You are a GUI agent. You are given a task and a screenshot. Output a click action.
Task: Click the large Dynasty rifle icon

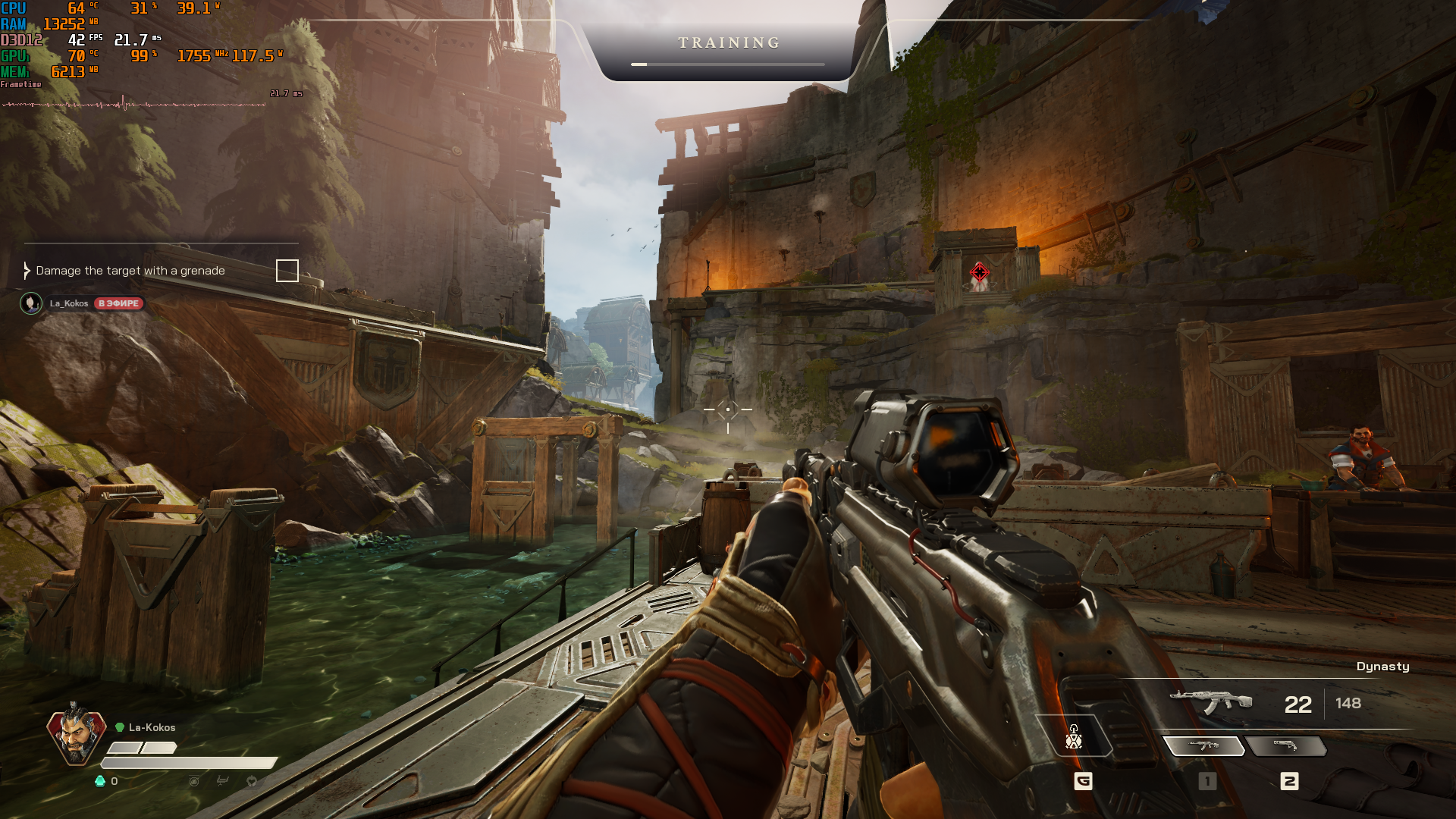point(1210,702)
